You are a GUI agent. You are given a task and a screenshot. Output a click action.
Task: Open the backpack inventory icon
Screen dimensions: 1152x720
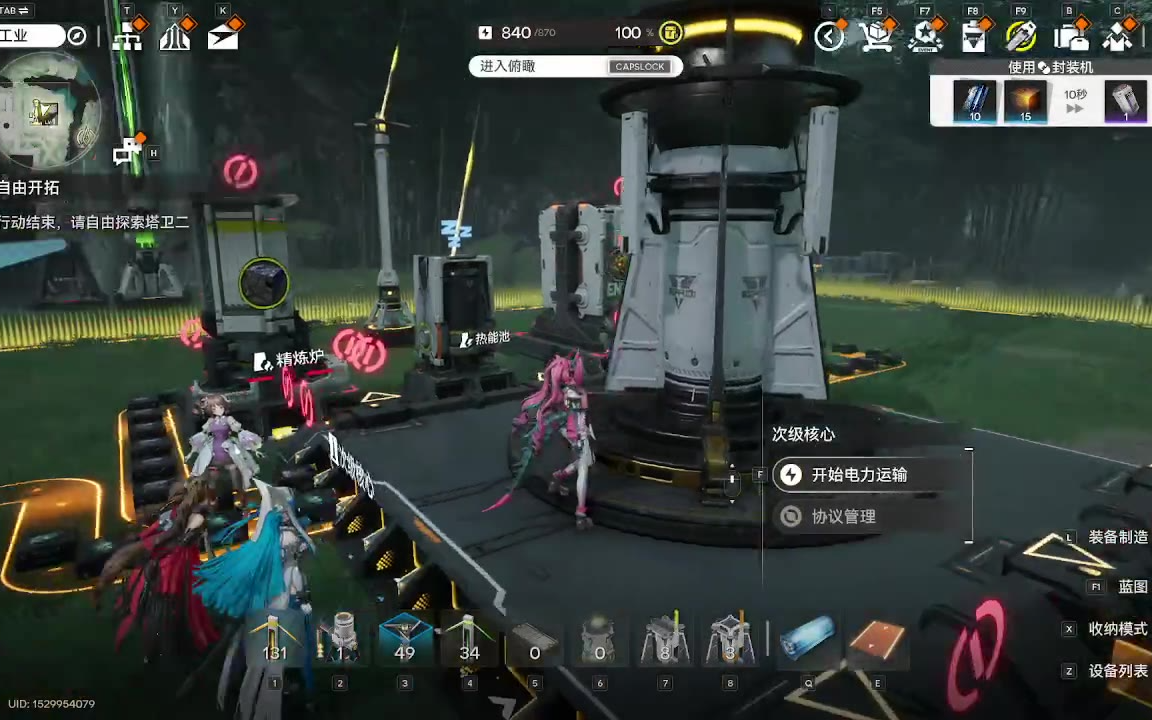pyautogui.click(x=1070, y=38)
